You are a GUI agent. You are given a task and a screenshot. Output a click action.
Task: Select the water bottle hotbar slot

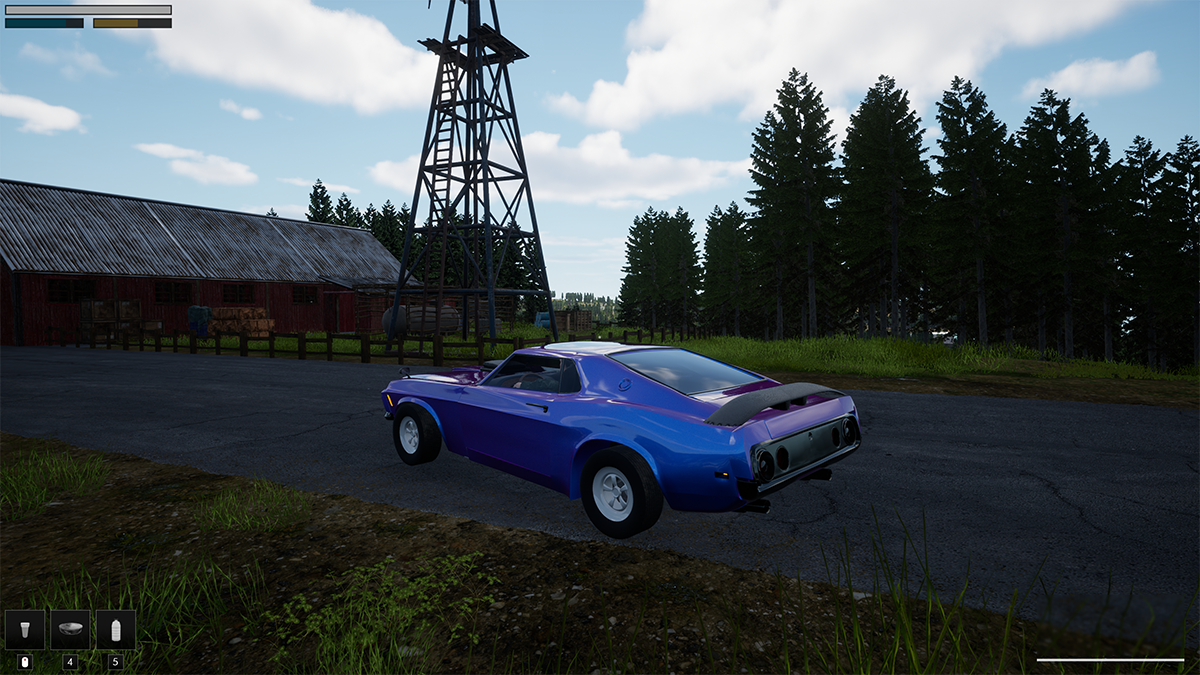click(x=116, y=630)
